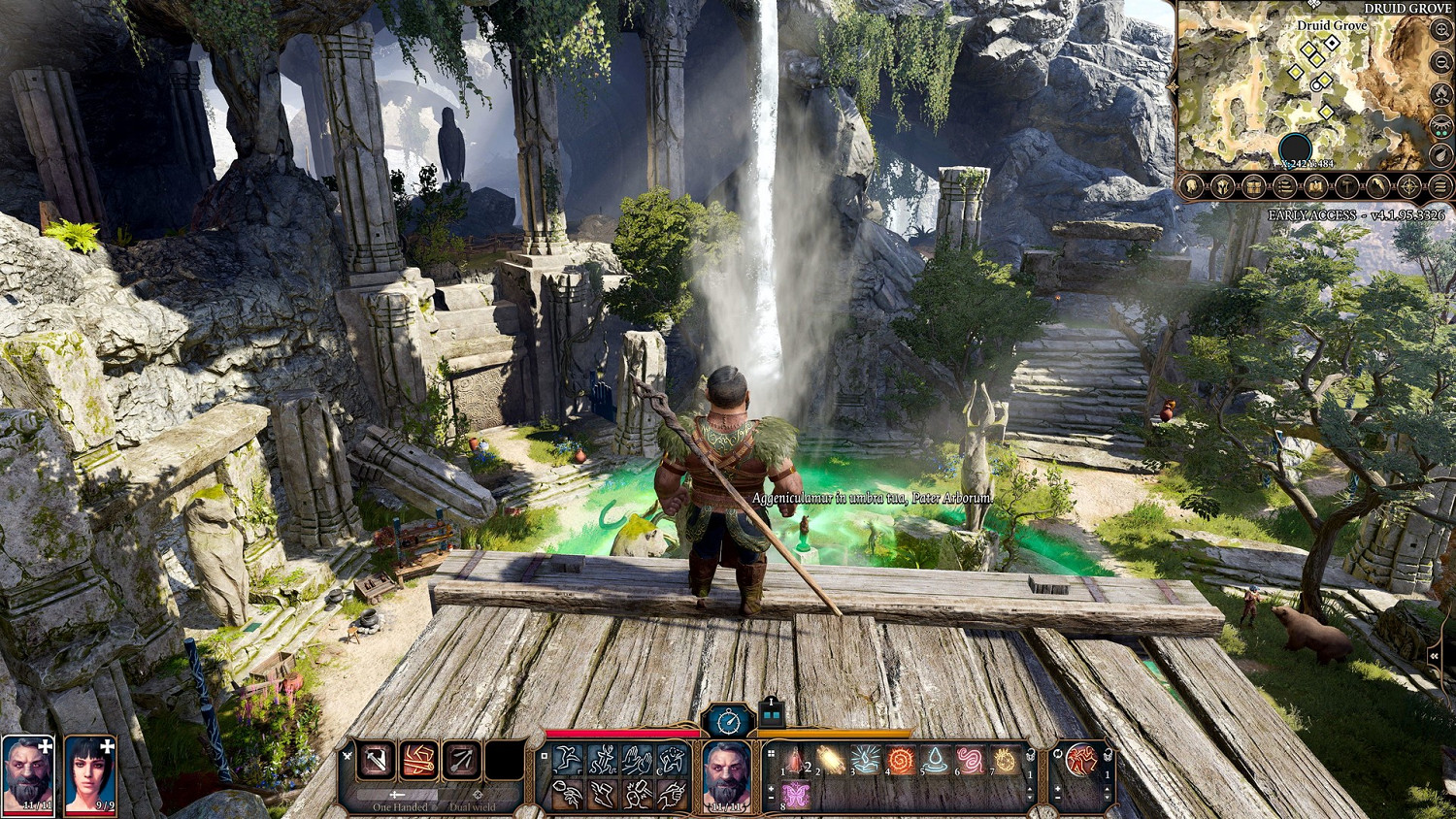Zoom in on the minimap
The image size is (1456, 819).
pyautogui.click(x=1441, y=31)
